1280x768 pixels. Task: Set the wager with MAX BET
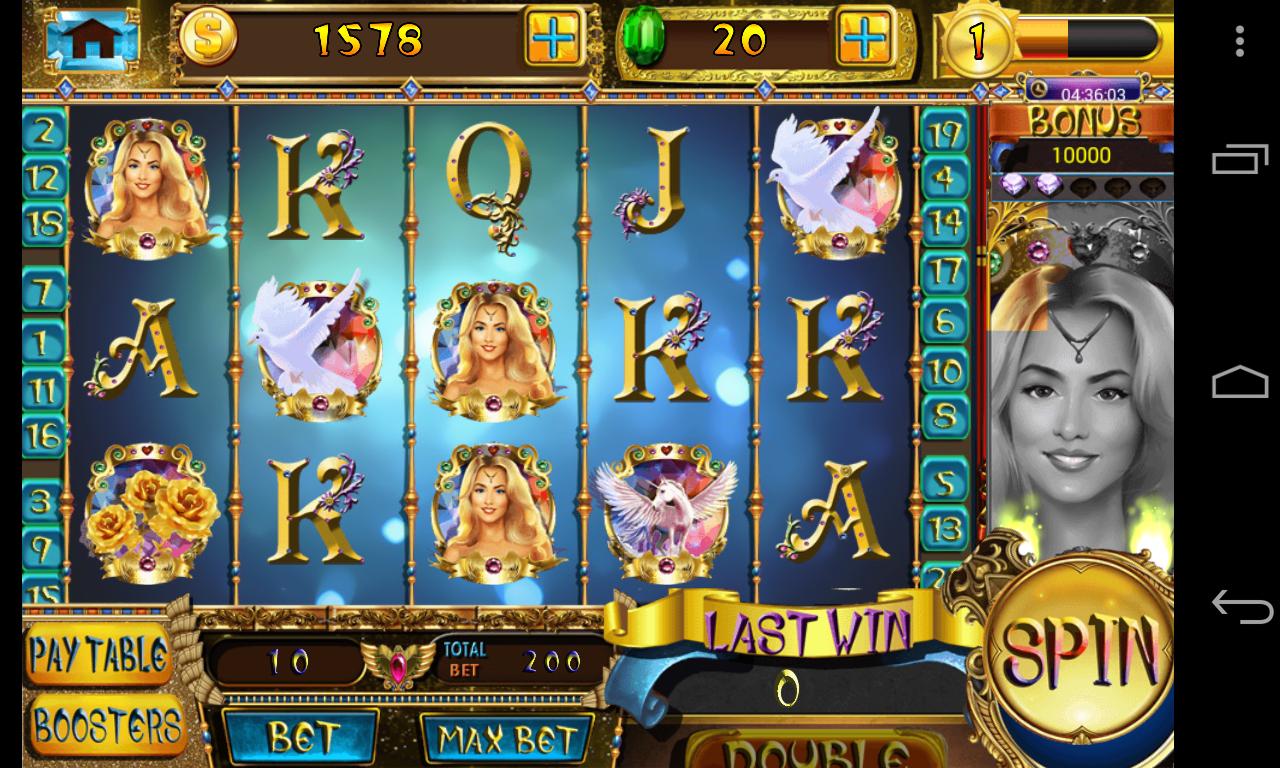[507, 740]
